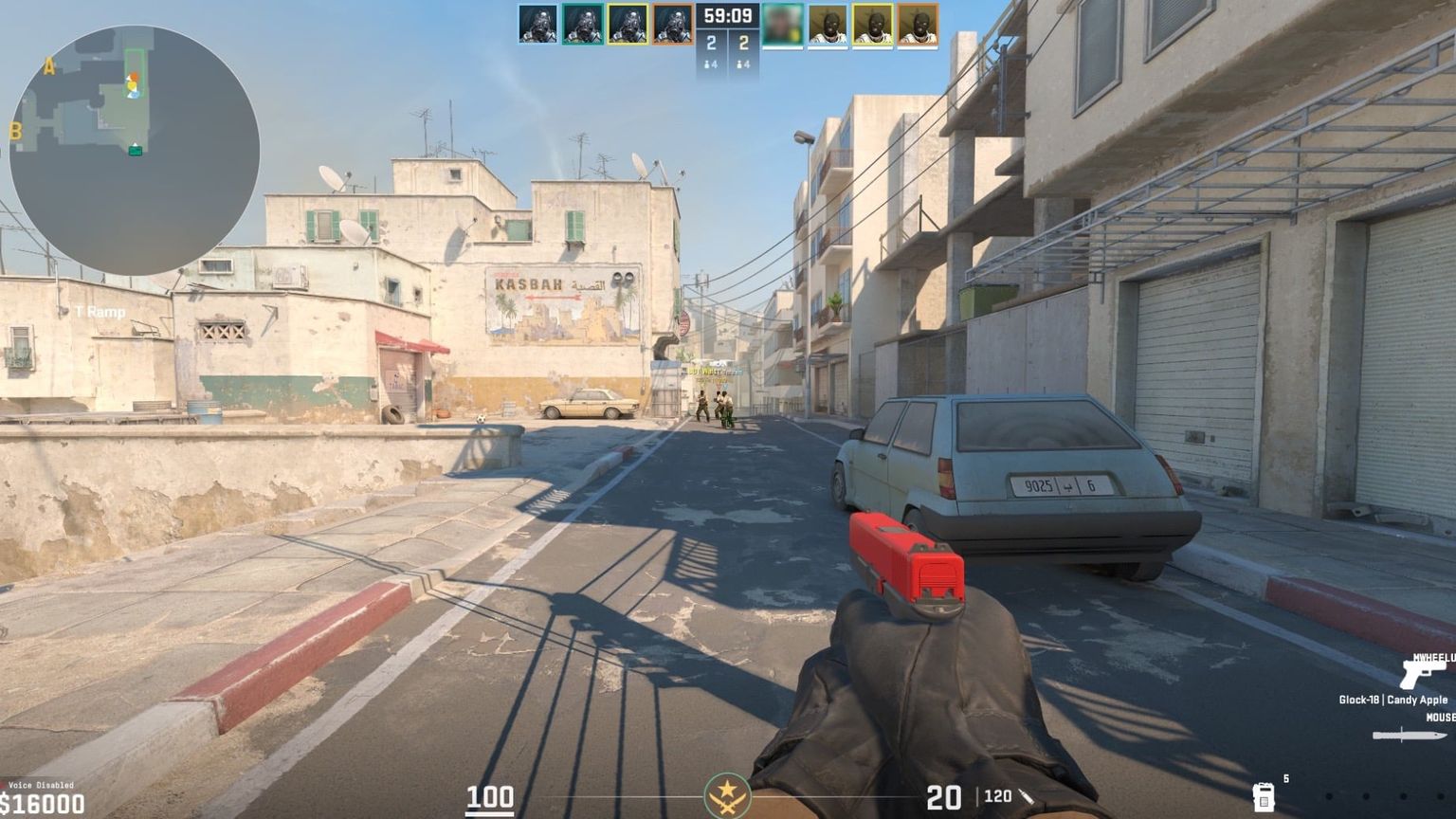Viewport: 1456px width, 819px height.
Task: Click the match timer showing 59:09
Action: (728, 15)
